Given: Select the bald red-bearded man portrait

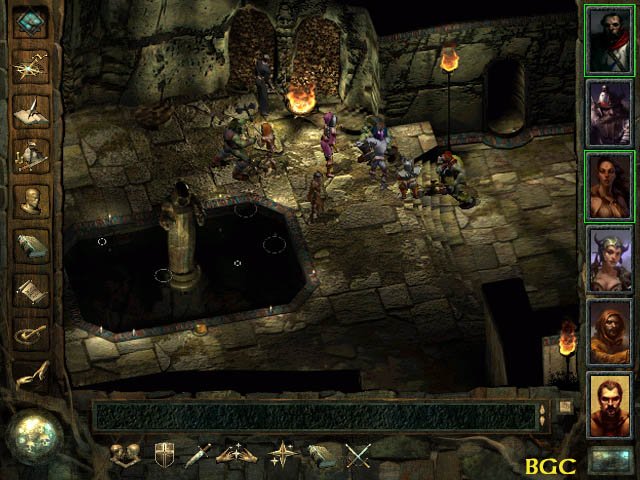Looking at the screenshot, I should 609,403.
